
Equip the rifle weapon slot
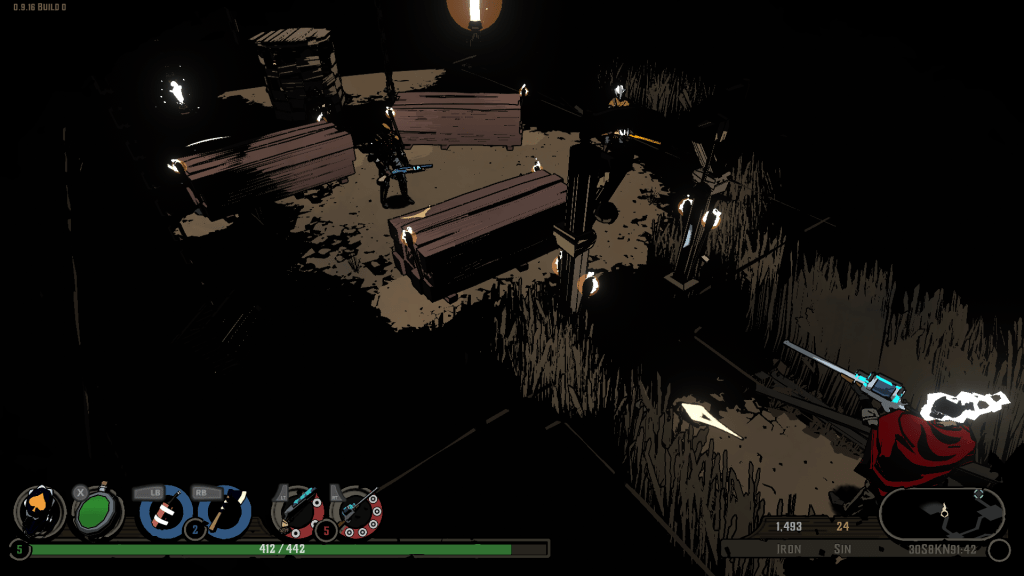click(298, 511)
